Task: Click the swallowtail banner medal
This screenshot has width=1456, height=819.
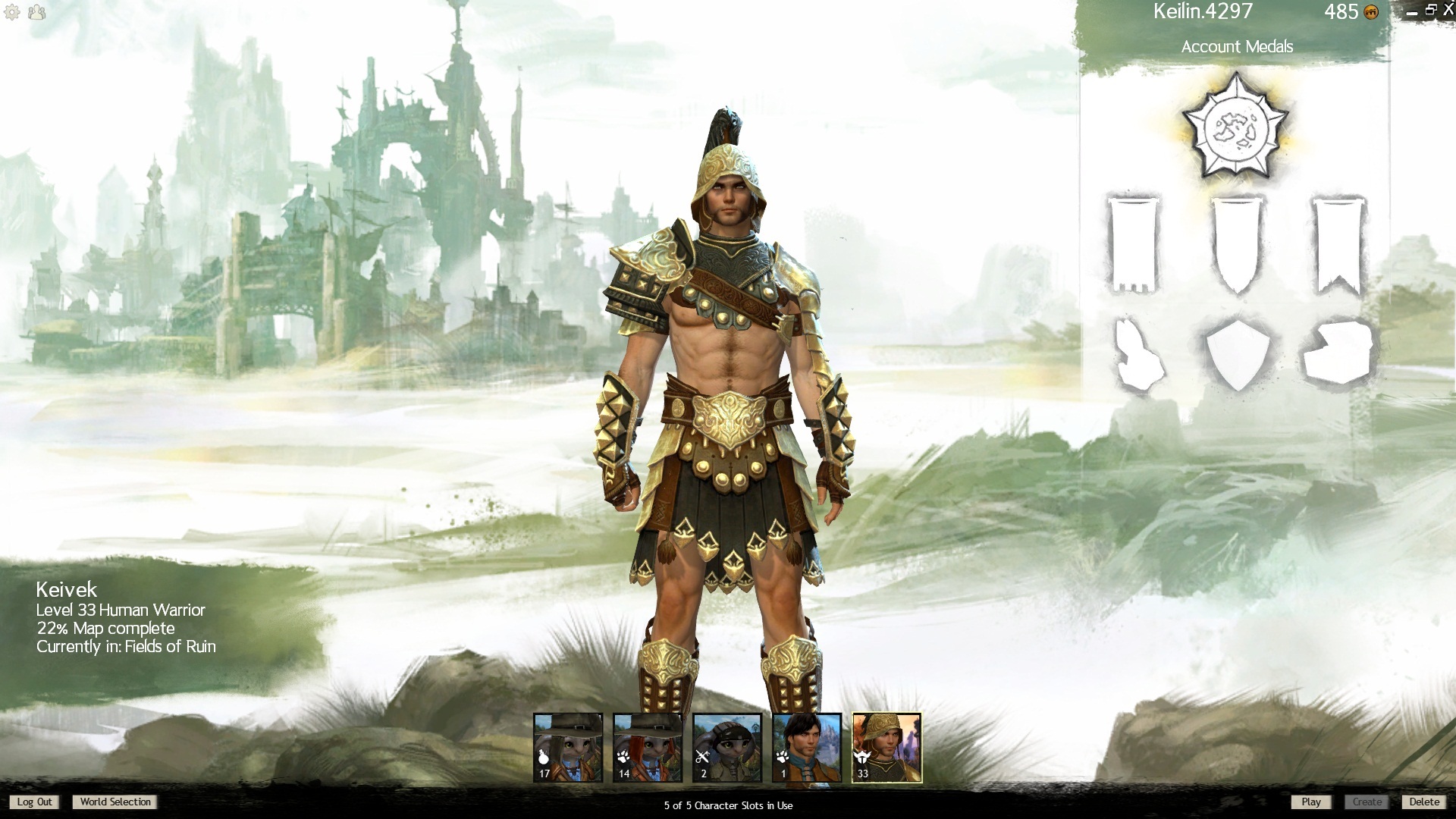Action: (x=1338, y=244)
